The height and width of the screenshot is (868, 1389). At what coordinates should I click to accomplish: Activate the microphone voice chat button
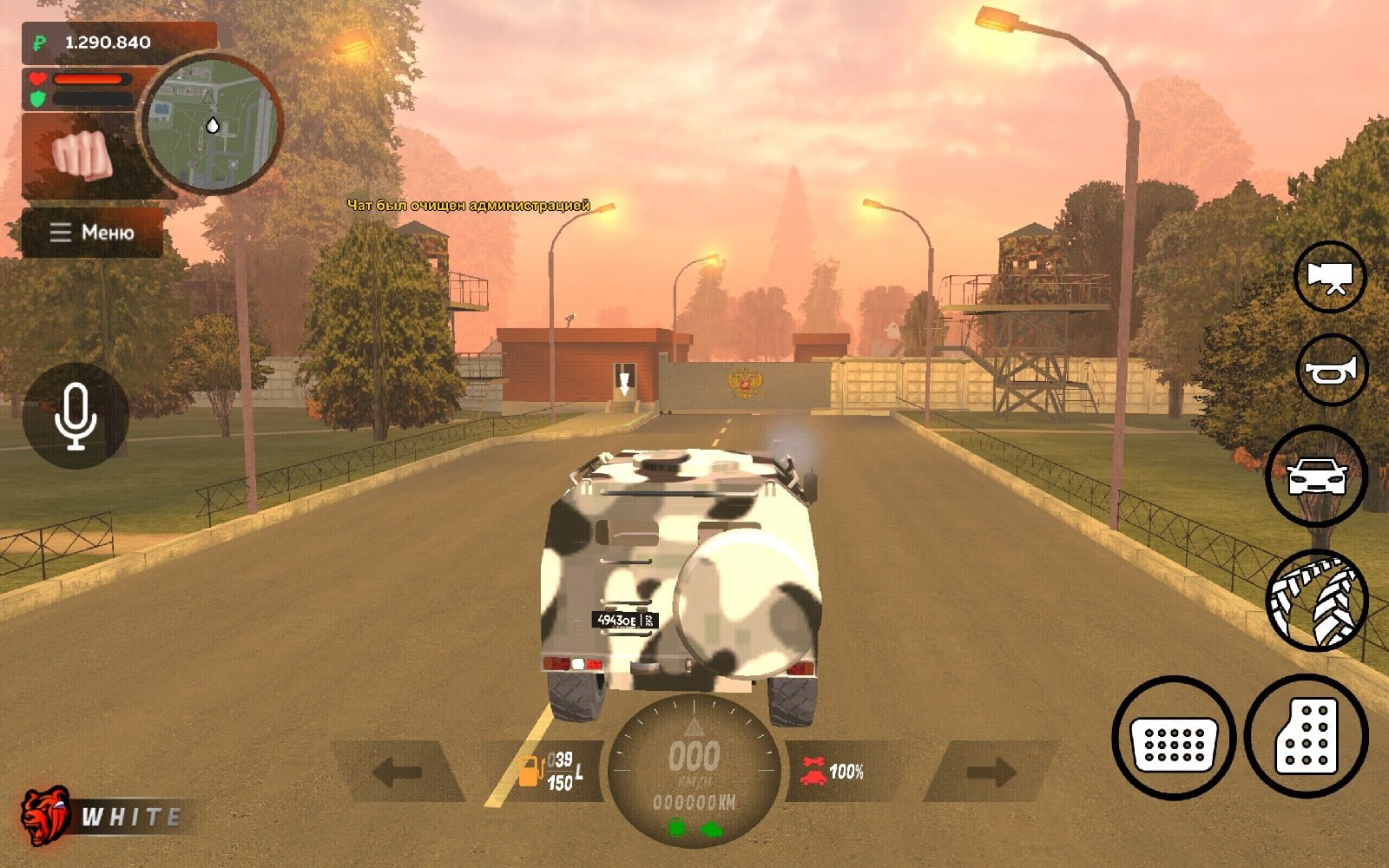pos(76,416)
